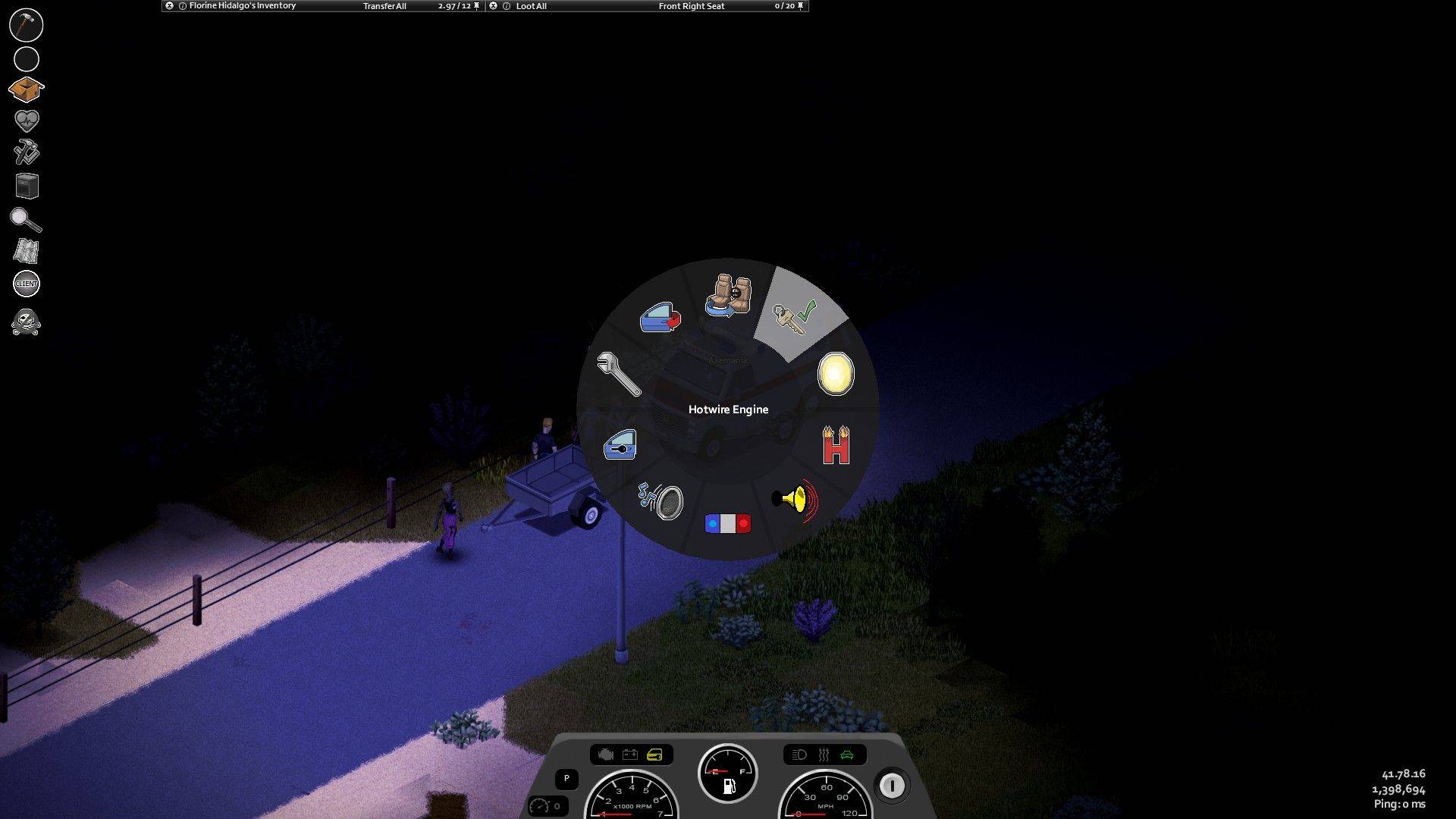Open the map icon
The height and width of the screenshot is (819, 1456).
pos(27,251)
